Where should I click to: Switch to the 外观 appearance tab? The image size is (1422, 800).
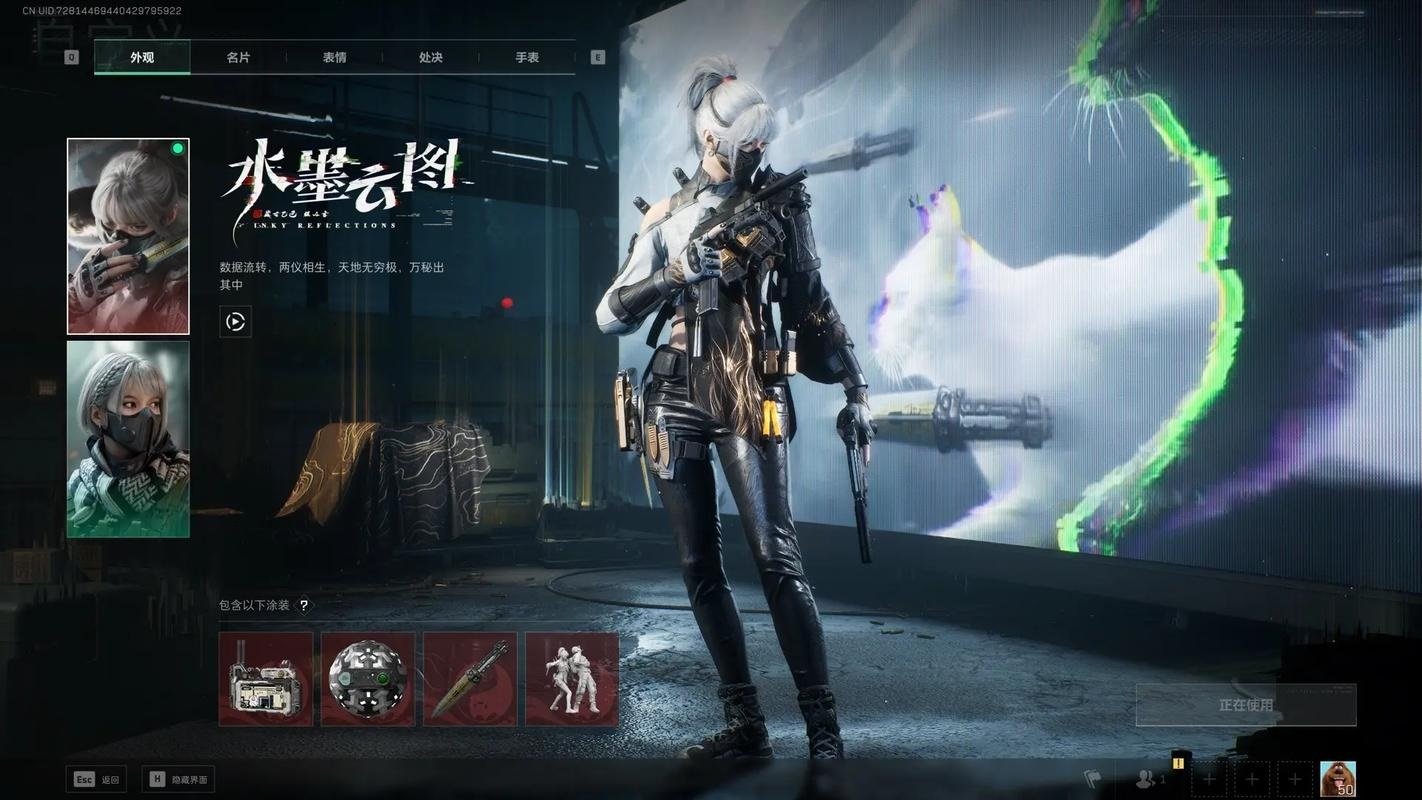142,57
